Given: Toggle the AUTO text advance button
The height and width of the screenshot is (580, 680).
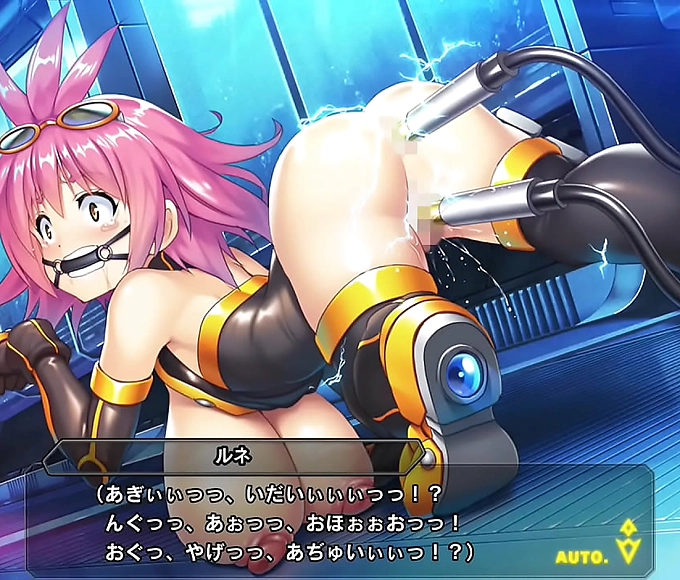Looking at the screenshot, I should 582,556.
